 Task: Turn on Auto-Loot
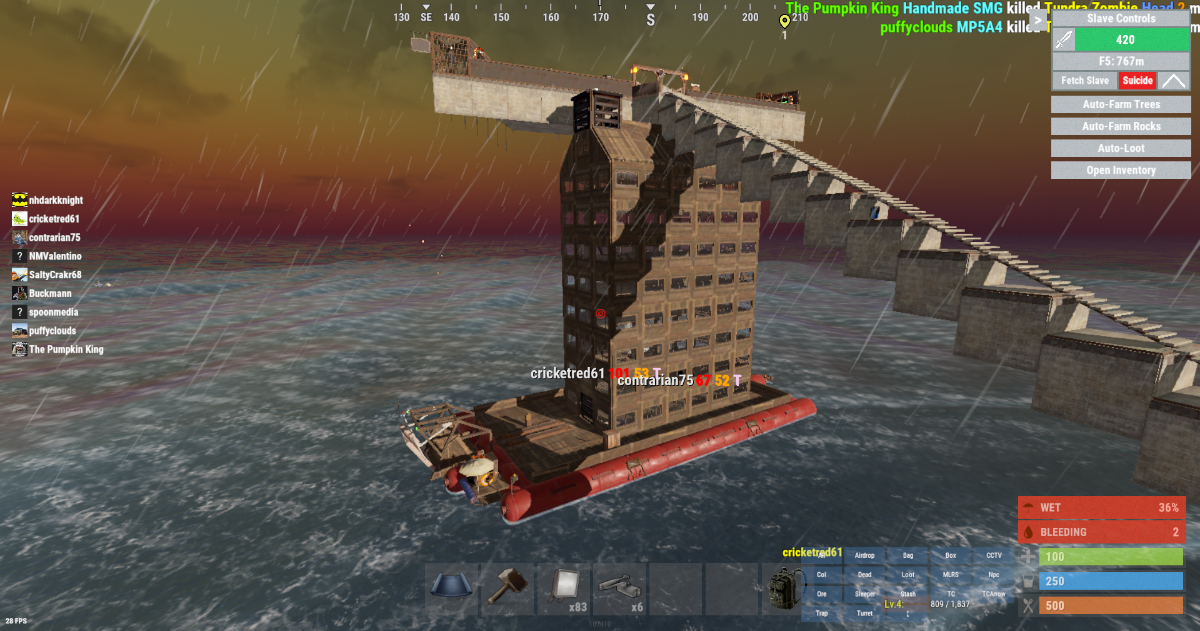tap(1121, 149)
